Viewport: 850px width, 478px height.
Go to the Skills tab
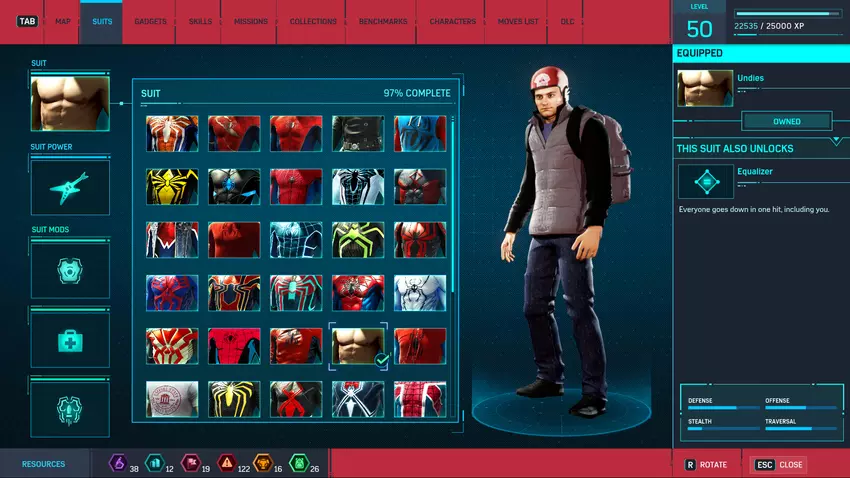pyautogui.click(x=200, y=21)
